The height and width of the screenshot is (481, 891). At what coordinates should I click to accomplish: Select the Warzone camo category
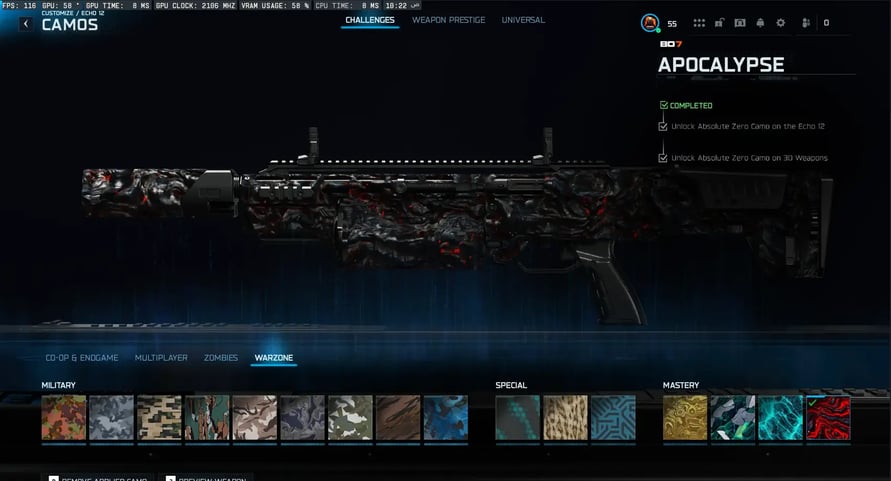point(274,357)
